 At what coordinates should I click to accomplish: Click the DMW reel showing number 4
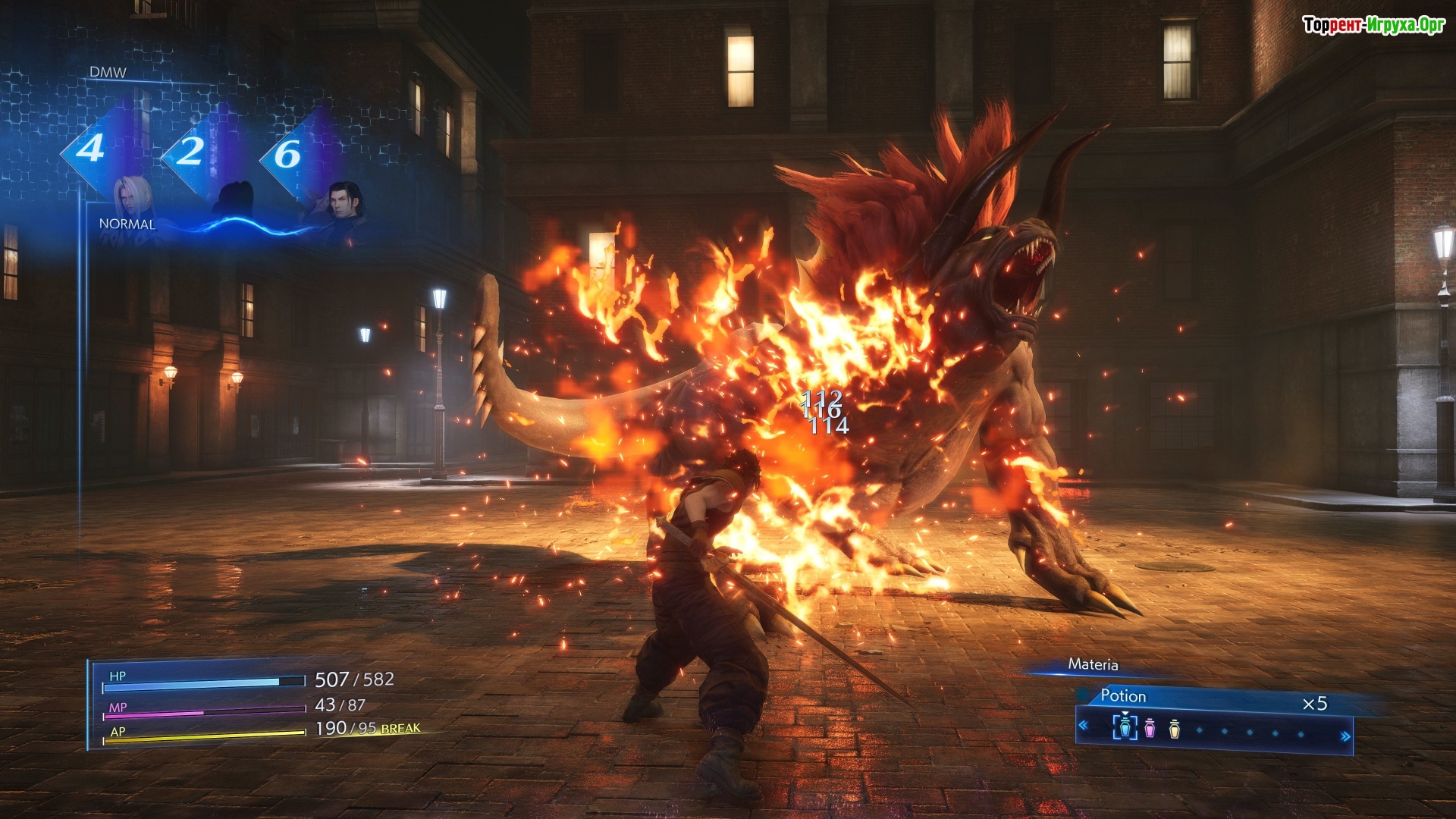(90, 149)
